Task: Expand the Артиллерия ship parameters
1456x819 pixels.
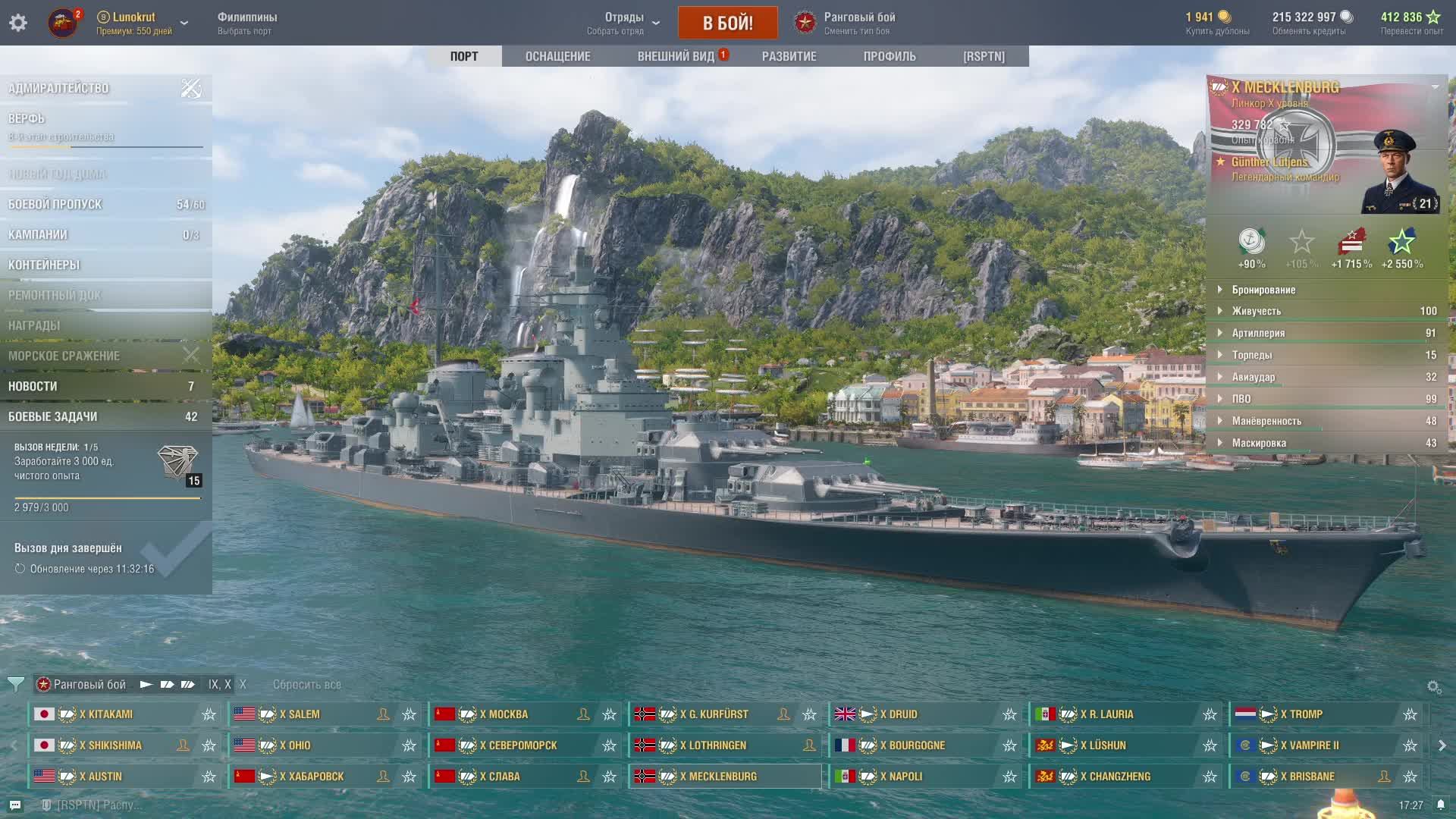Action: [1258, 333]
